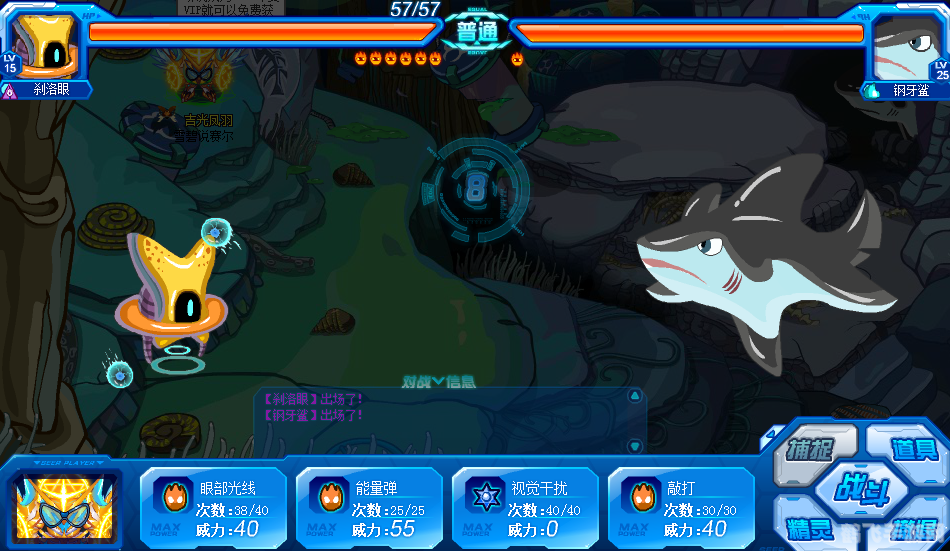Click the battle log down arrow
This screenshot has width=950, height=551.
[x=634, y=445]
